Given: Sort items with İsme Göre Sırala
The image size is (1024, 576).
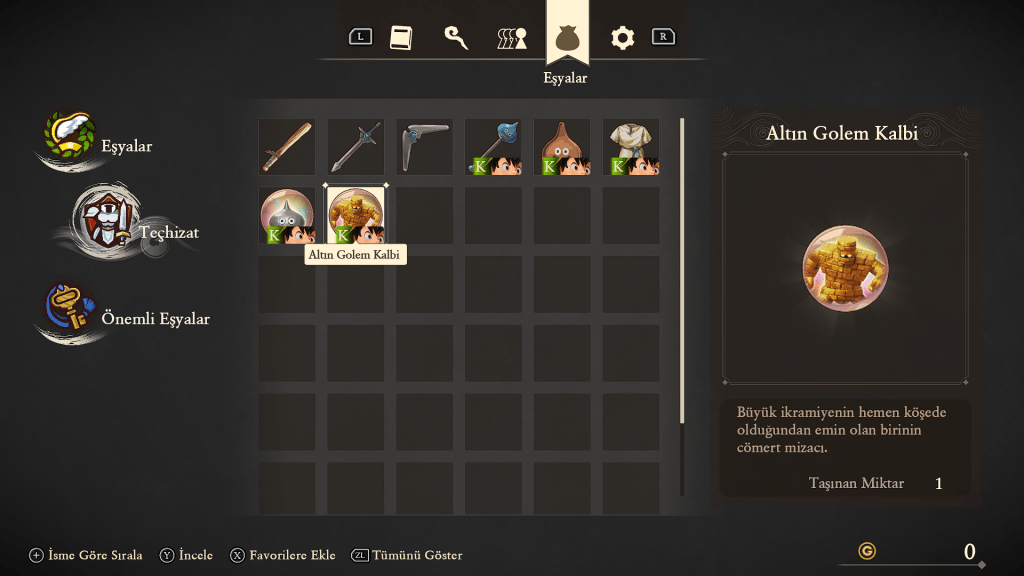Looking at the screenshot, I should 86,555.
